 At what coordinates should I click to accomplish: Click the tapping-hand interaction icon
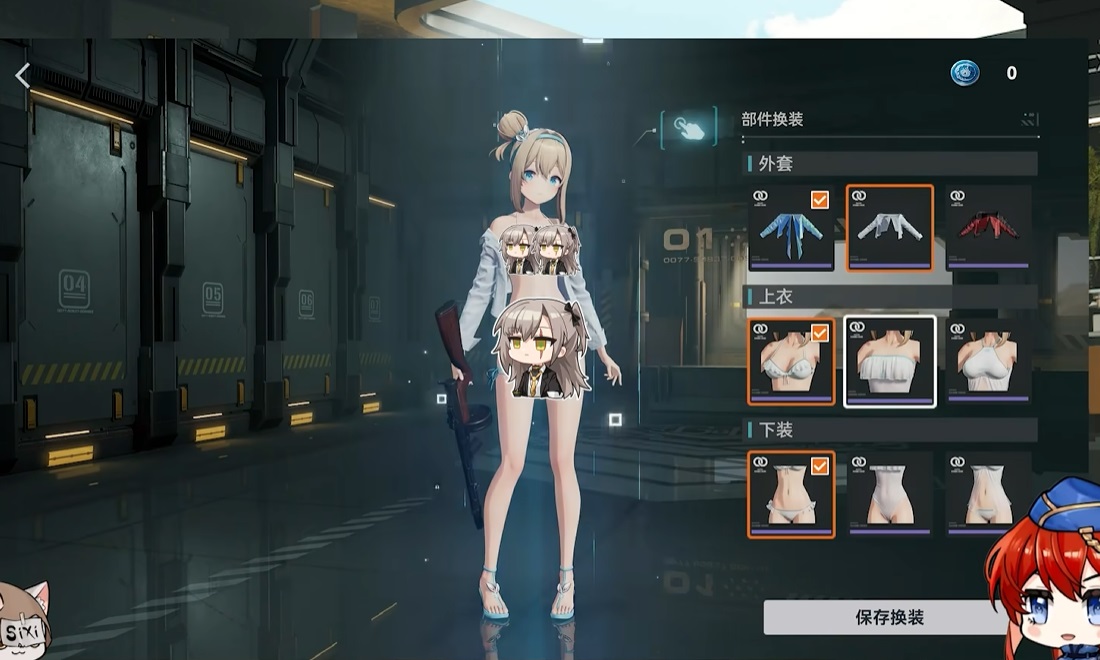[689, 127]
